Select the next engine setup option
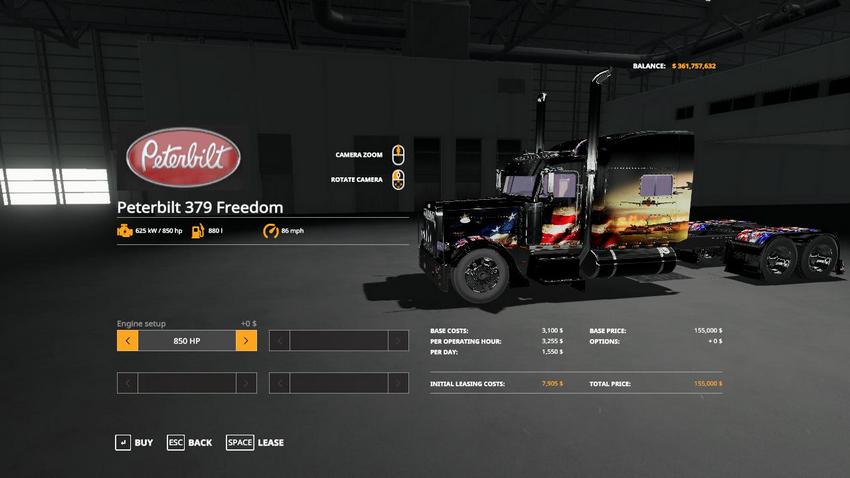Viewport: 850px width, 478px height. point(246,341)
